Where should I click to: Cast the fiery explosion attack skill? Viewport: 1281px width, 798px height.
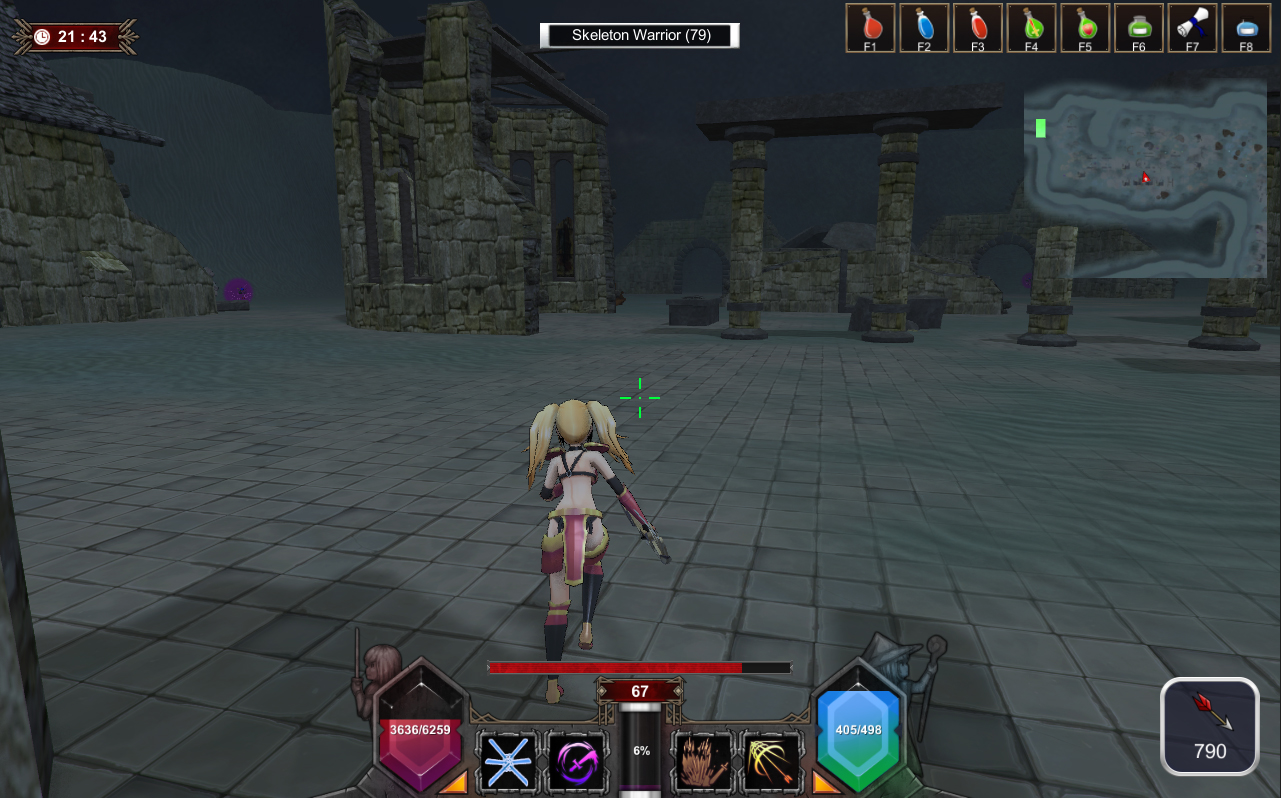pos(703,762)
